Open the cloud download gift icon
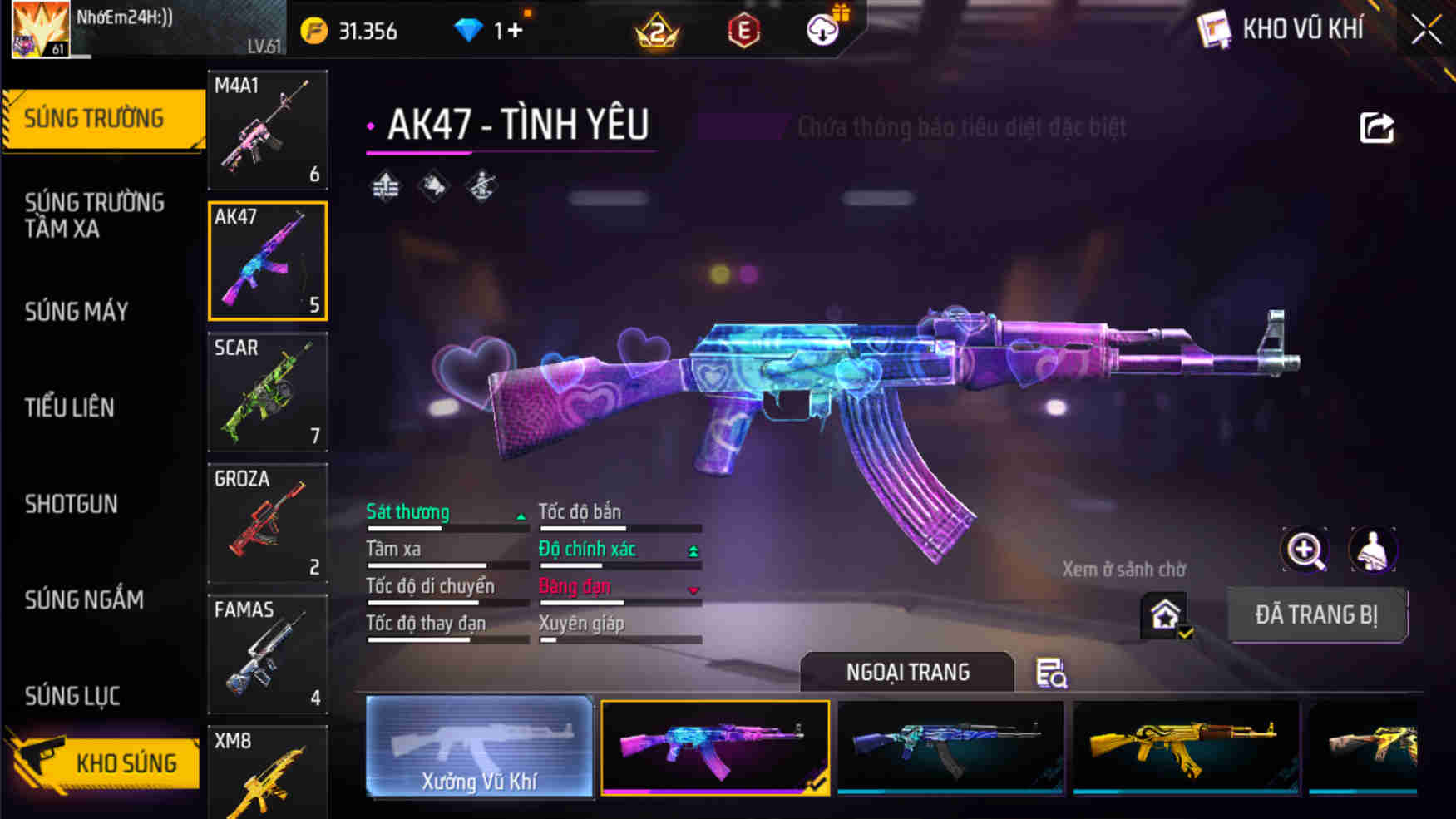Screen dimensions: 1456x819 point(822,30)
